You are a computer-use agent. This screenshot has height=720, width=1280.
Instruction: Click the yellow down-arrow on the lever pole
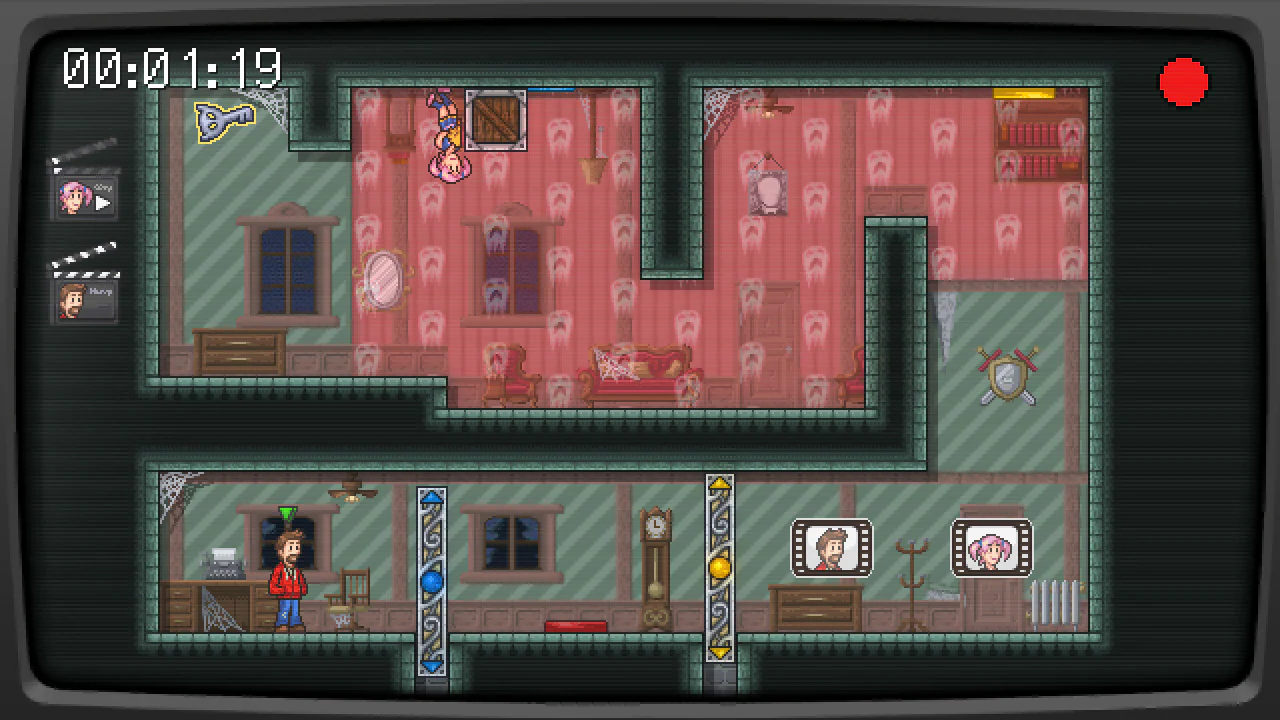(x=720, y=652)
